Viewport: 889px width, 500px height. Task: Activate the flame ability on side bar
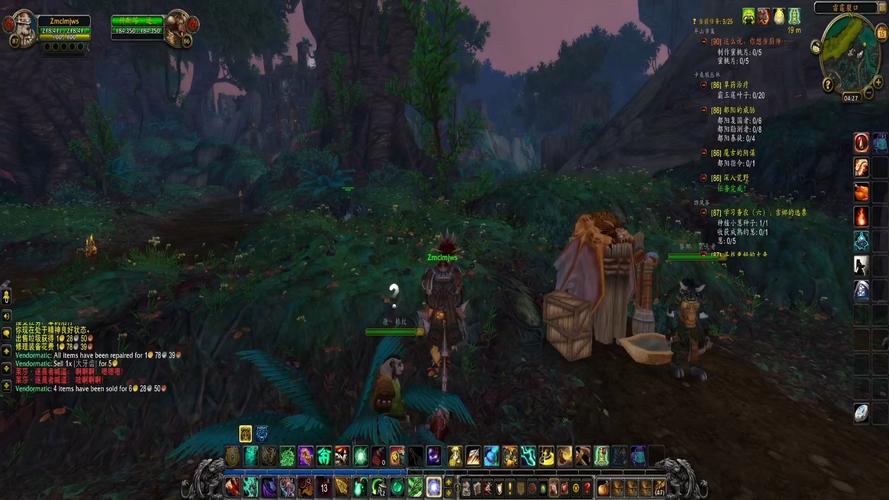click(x=861, y=216)
